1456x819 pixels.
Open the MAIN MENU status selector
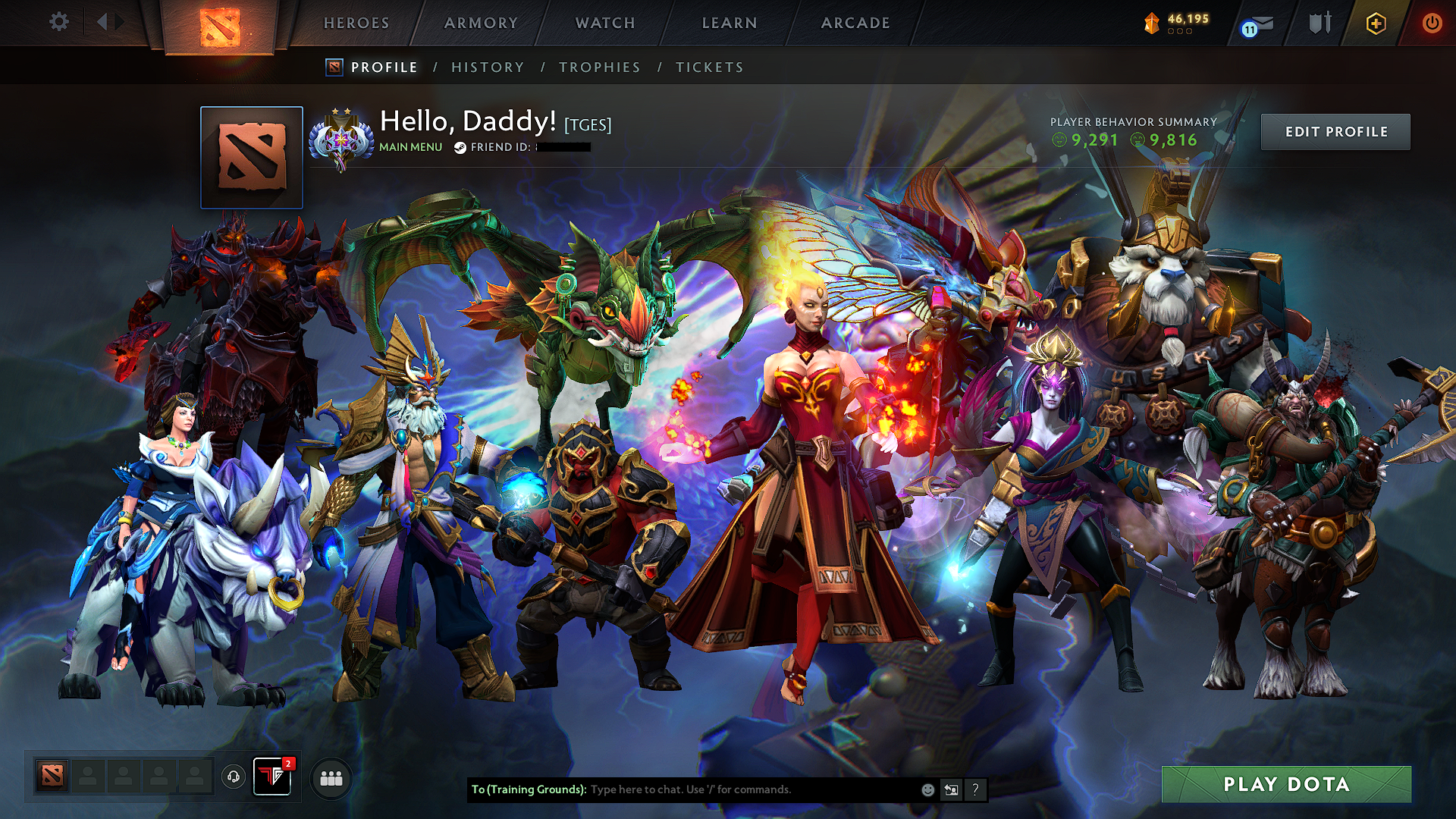click(x=409, y=147)
